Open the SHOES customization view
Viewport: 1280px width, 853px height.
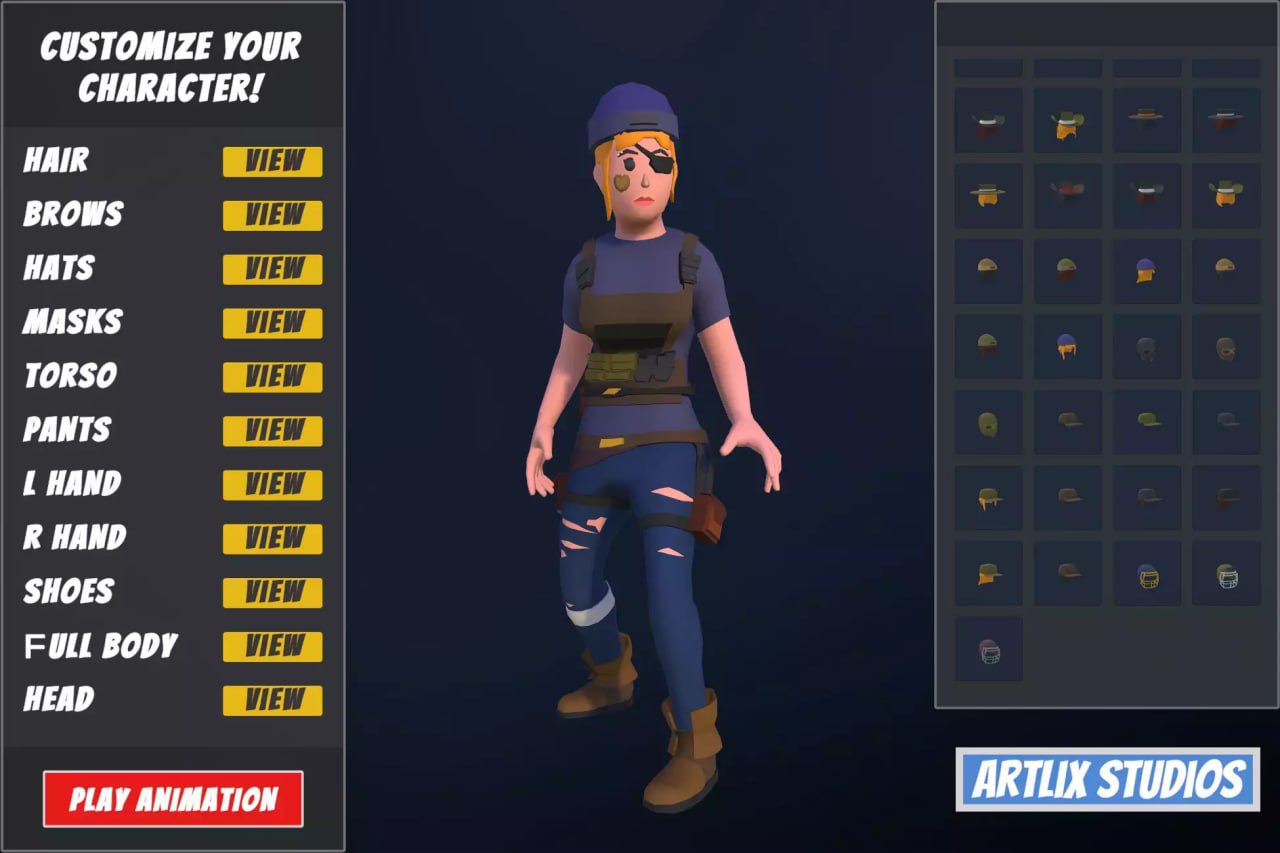pos(272,593)
